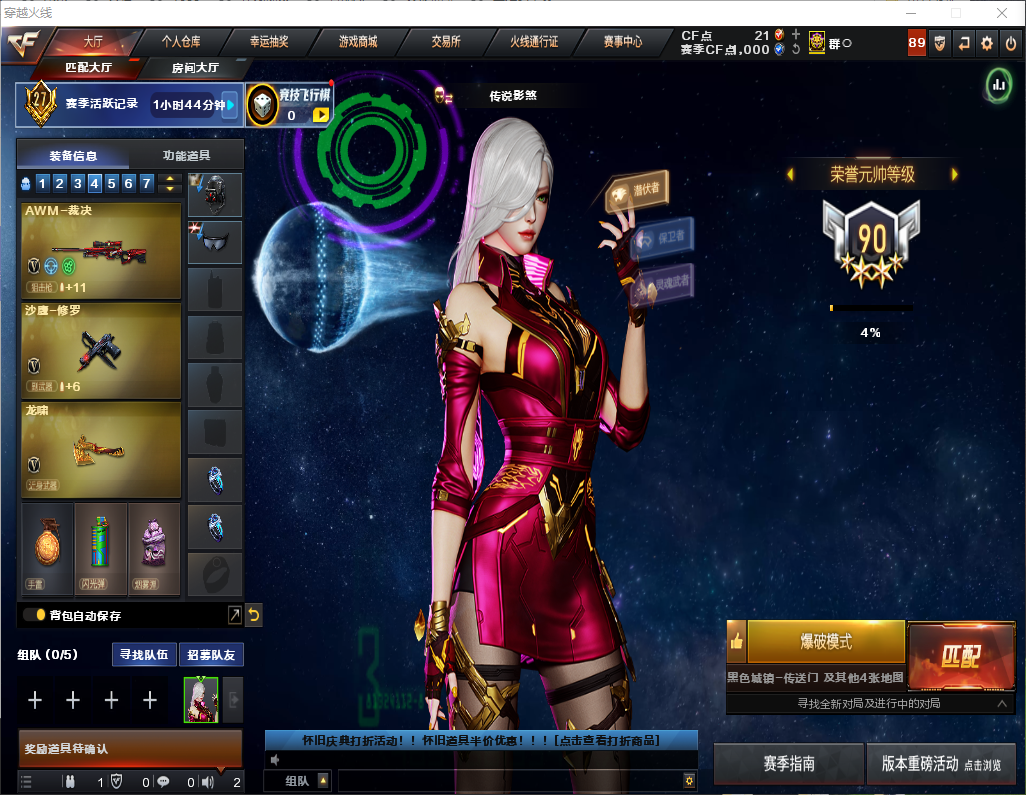Go to 幸运抽奖 lucky draw
The height and width of the screenshot is (795, 1026).
[268, 42]
